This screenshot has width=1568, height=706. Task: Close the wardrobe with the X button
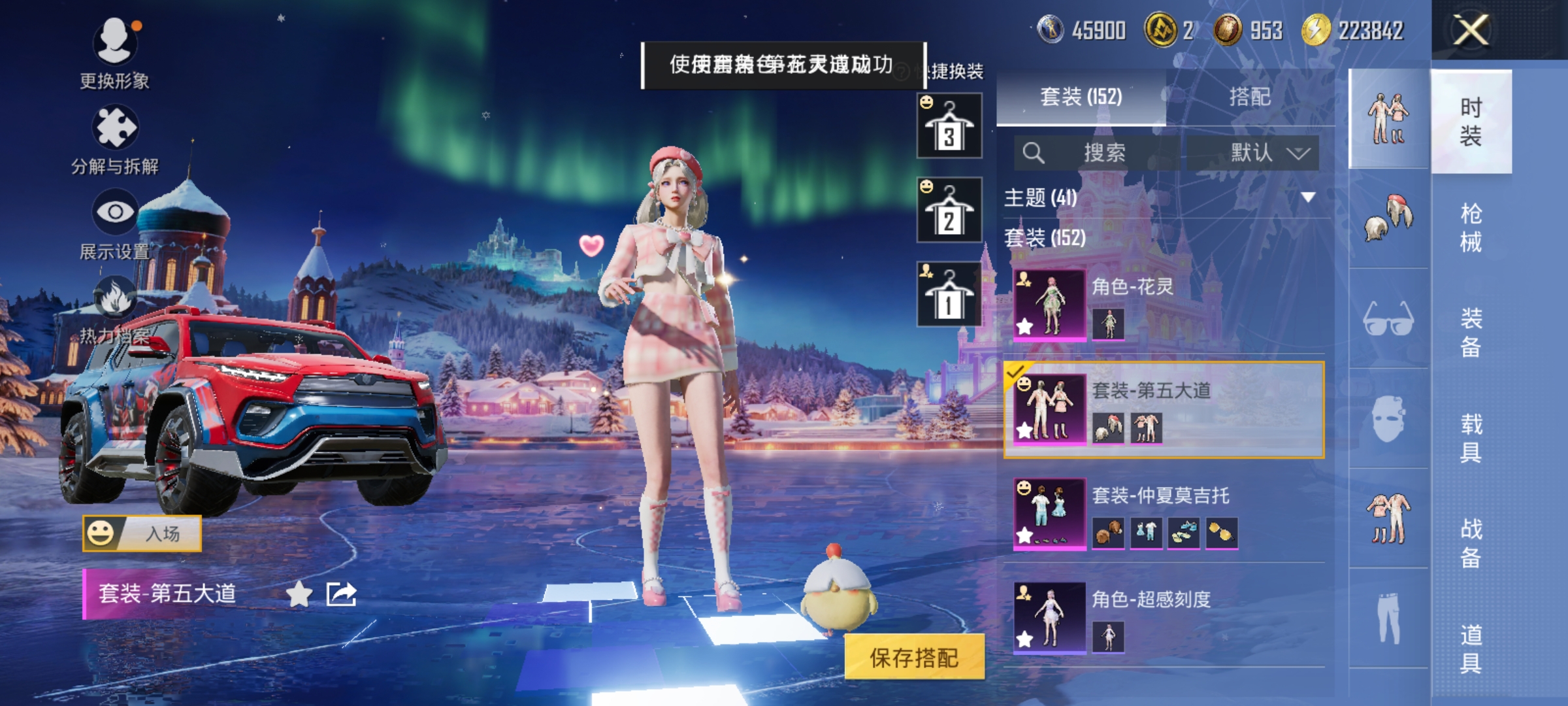[1470, 30]
